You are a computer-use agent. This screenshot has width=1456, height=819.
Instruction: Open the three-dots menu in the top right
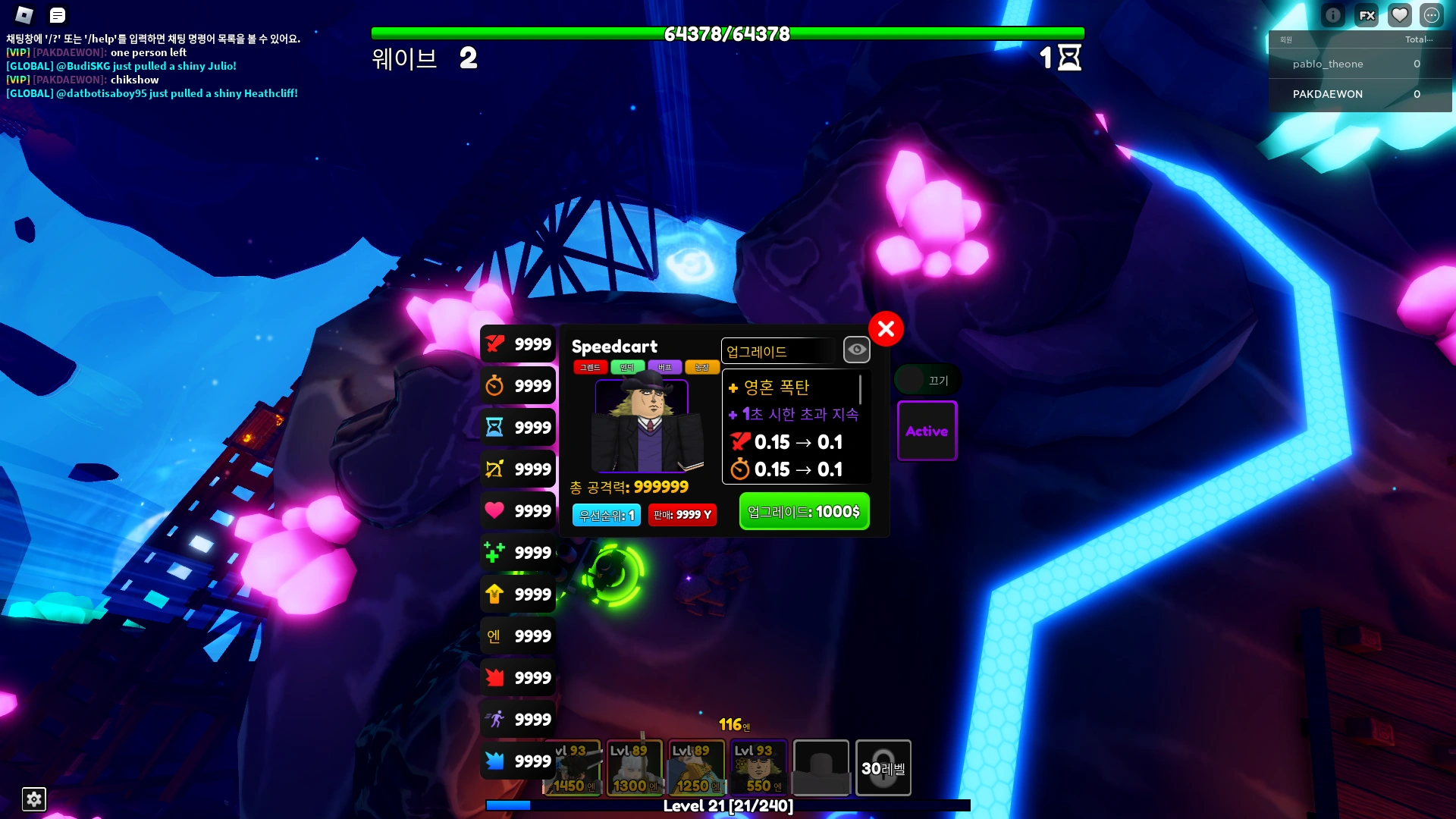[x=1432, y=14]
